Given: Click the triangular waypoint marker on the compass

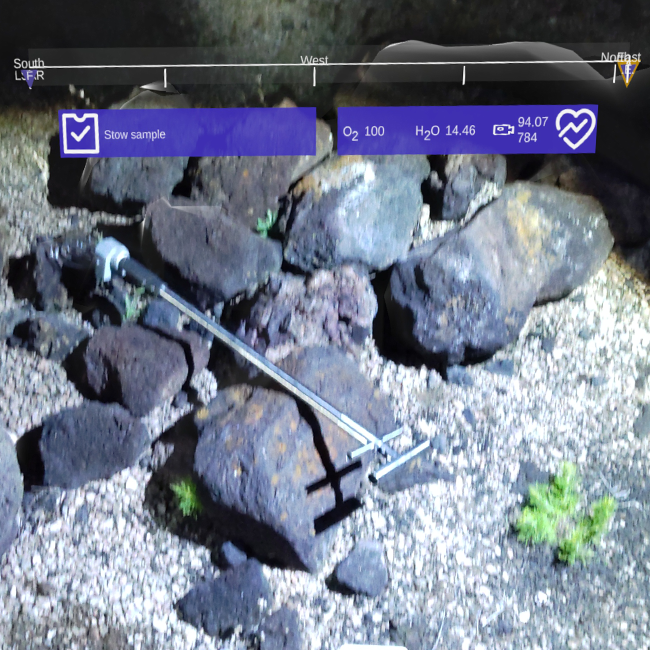Looking at the screenshot, I should click(x=627, y=71).
